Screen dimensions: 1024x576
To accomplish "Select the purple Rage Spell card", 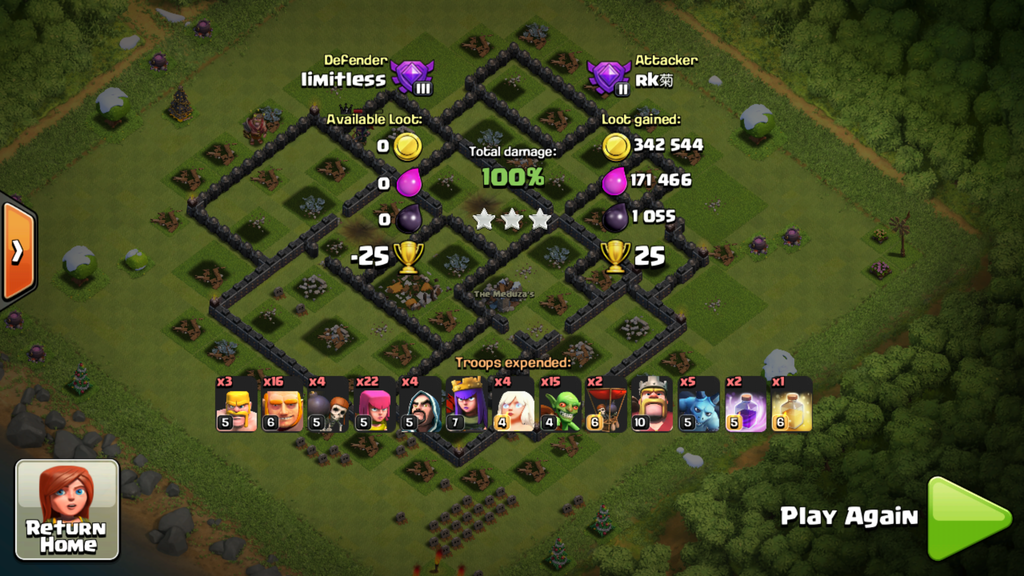I will pos(745,405).
